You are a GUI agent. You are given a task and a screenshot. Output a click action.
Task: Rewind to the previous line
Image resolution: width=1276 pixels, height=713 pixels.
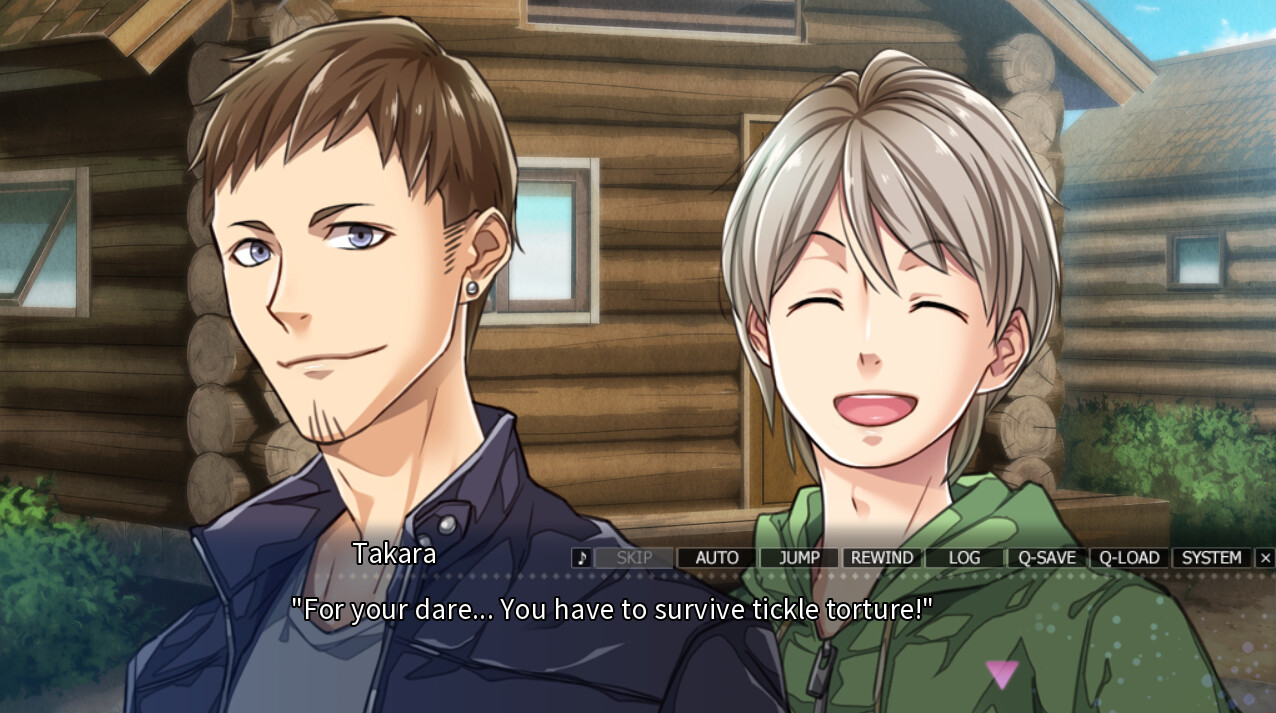coord(882,558)
